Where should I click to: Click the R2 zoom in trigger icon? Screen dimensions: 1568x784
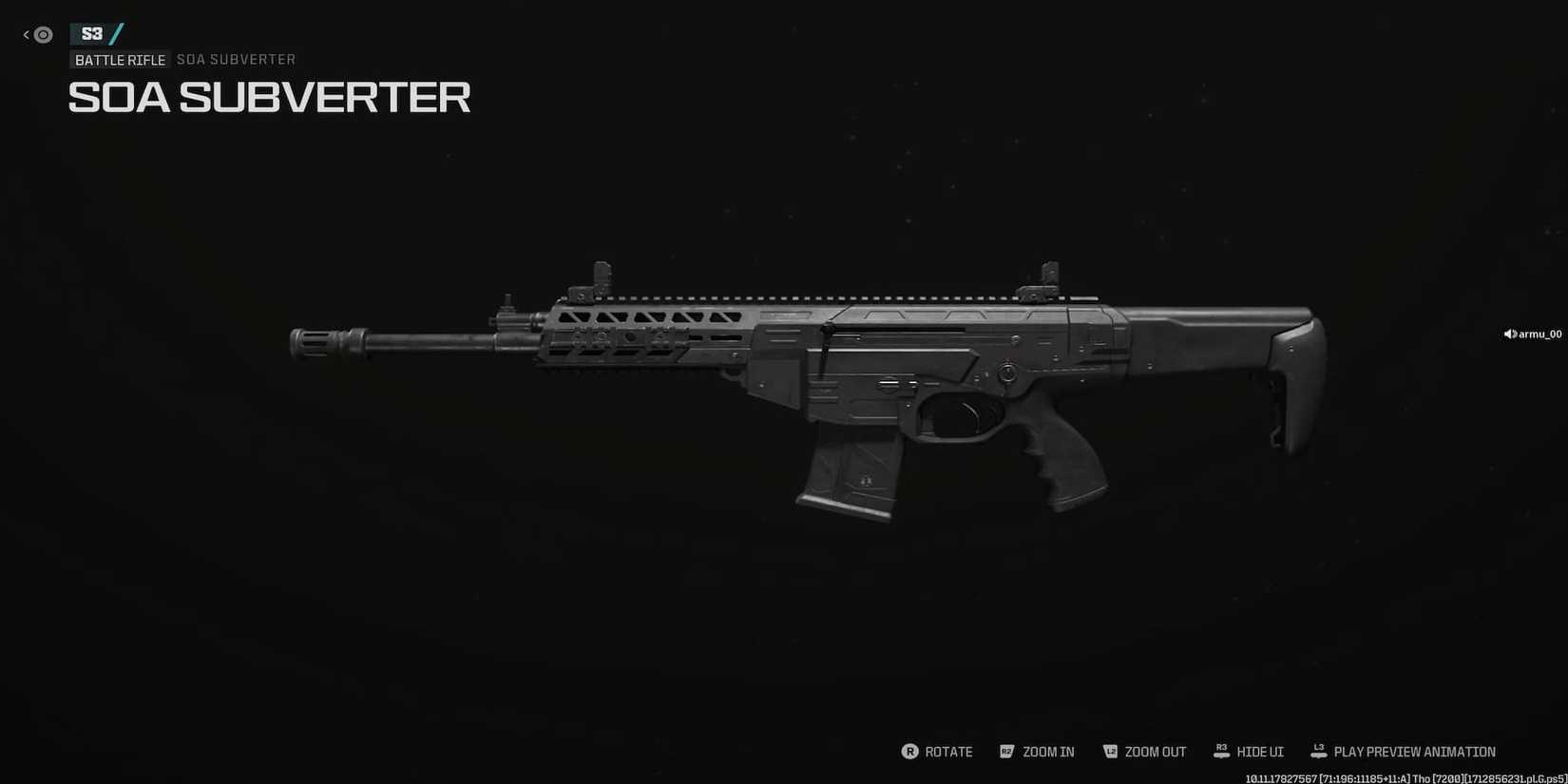point(1006,752)
